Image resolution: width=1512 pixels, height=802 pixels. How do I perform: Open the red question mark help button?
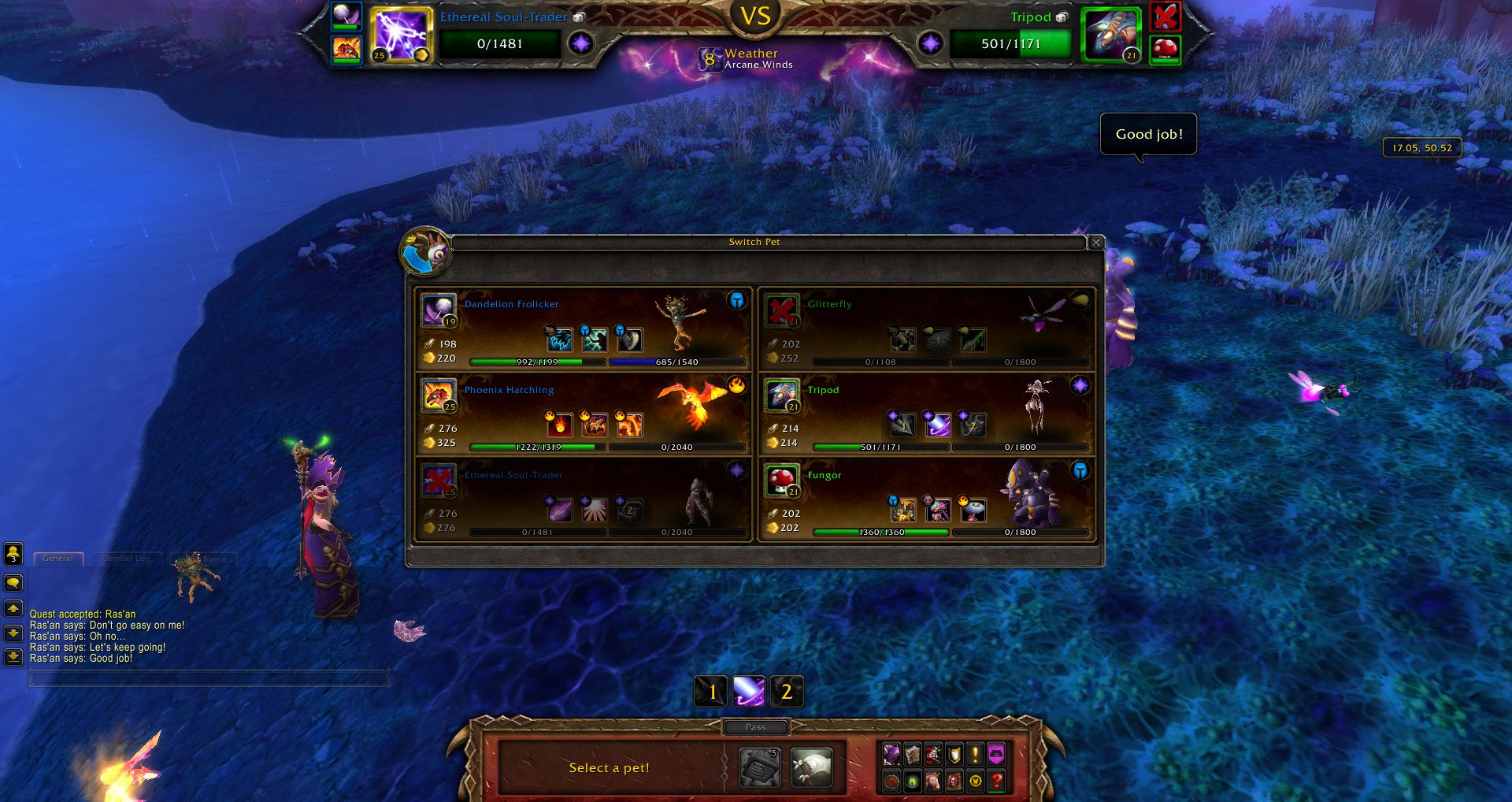[996, 781]
